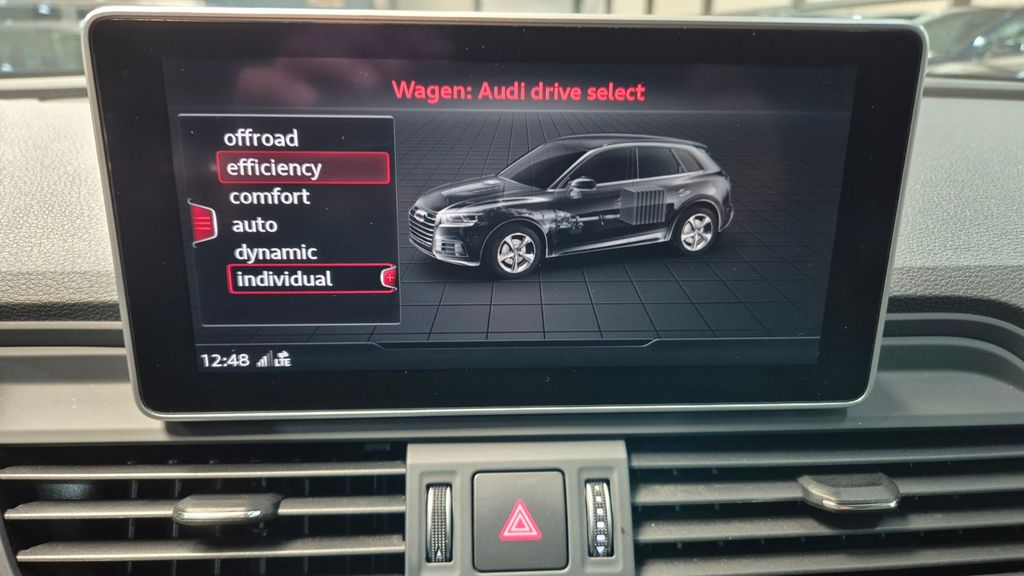Viewport: 1024px width, 576px height.
Task: Open the individual drive mode entry
Action: click(284, 279)
